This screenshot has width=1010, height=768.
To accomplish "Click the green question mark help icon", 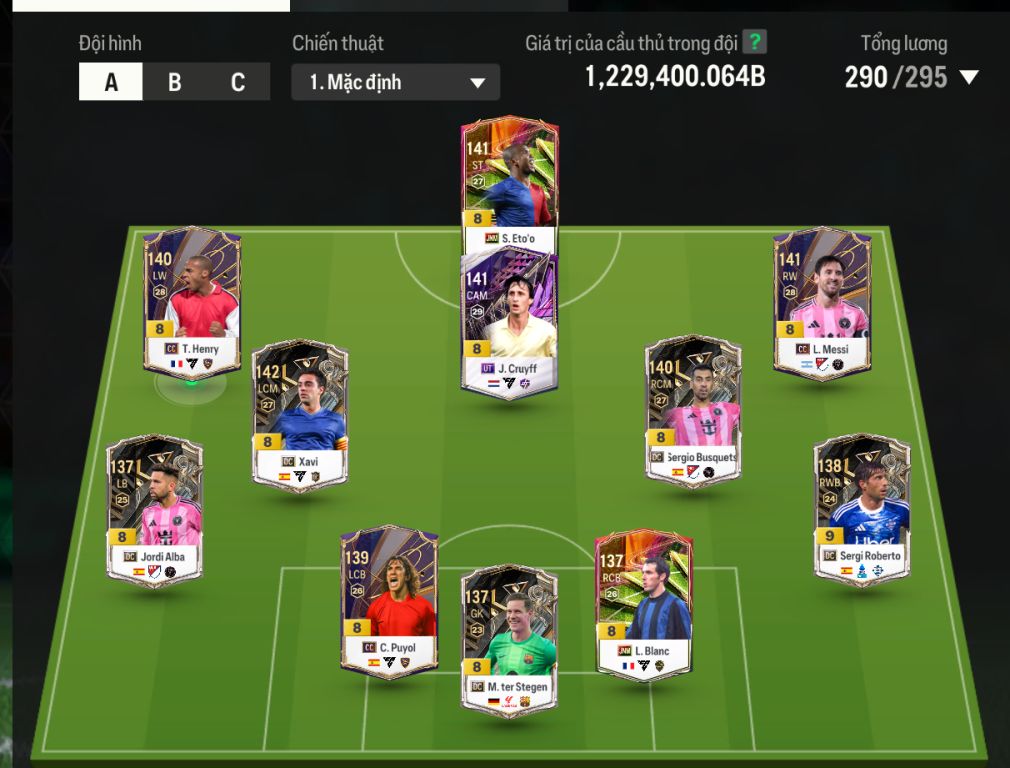I will 756,43.
